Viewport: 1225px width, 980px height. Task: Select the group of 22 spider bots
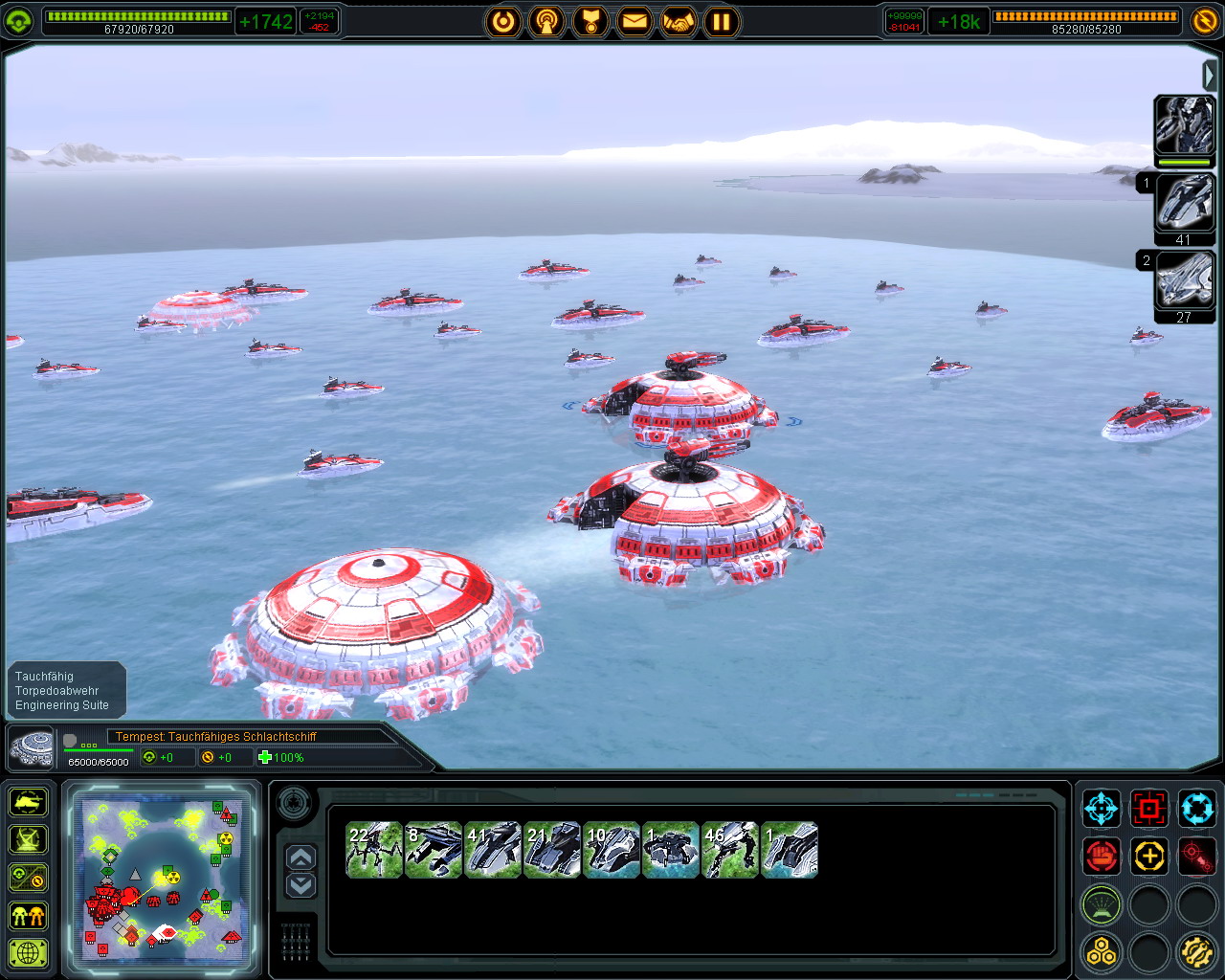tap(374, 850)
